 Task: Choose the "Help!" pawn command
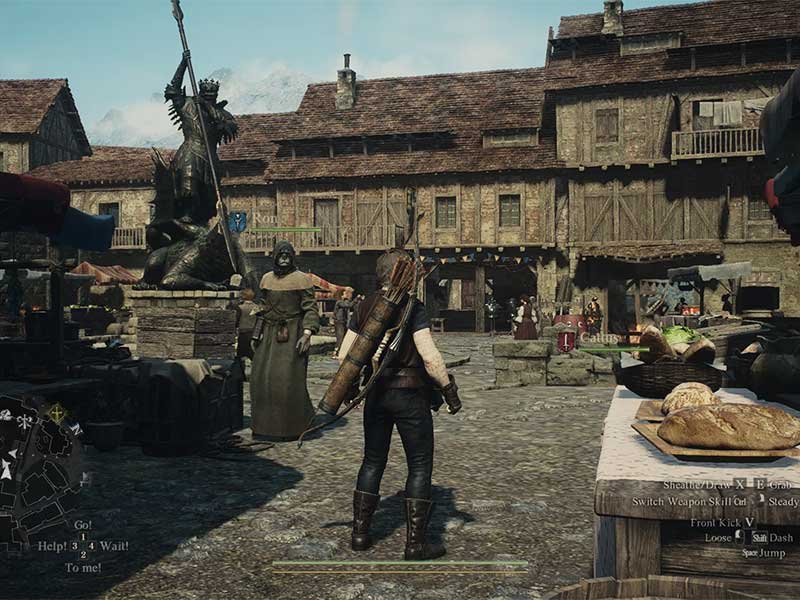tap(51, 546)
